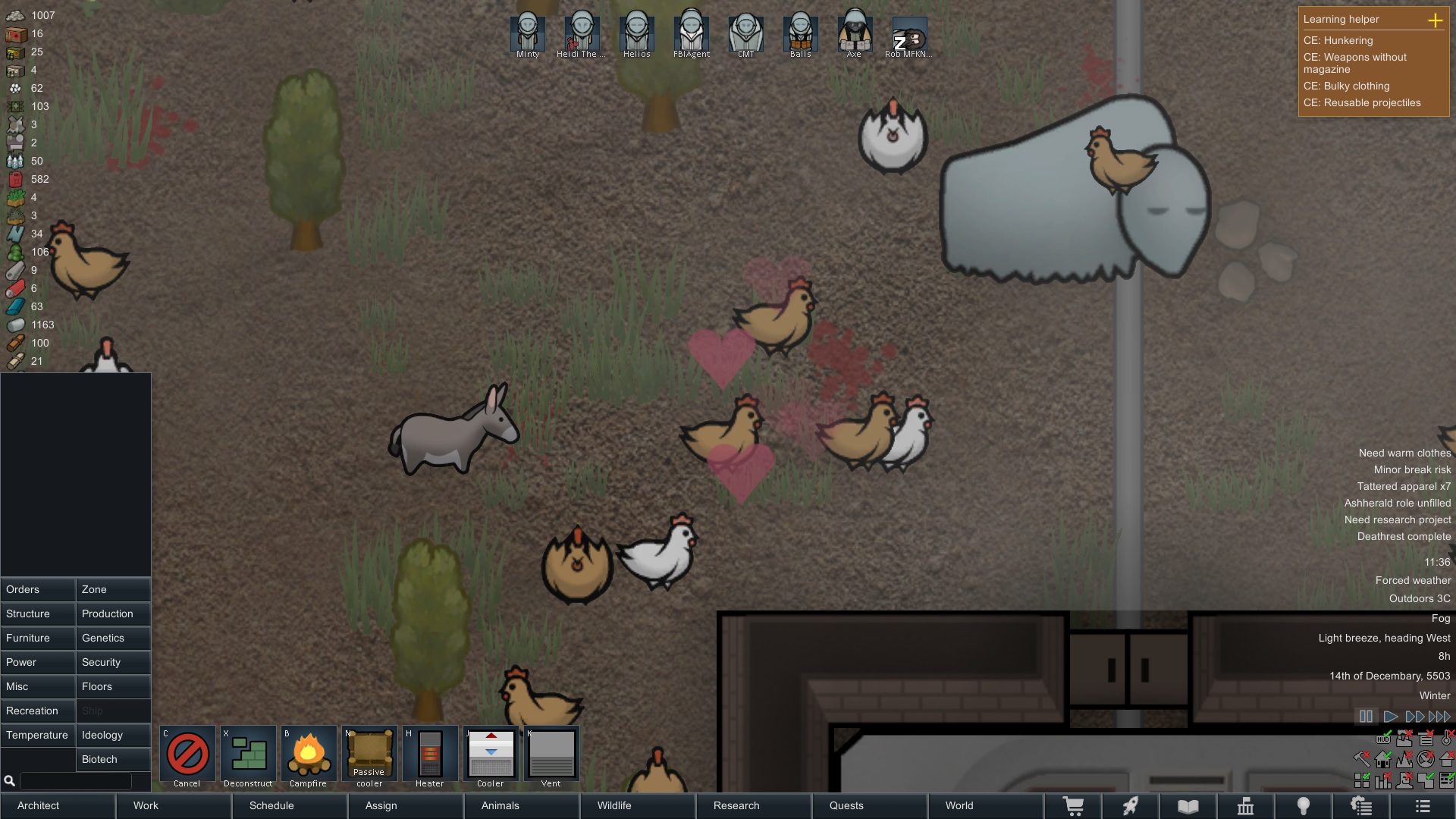Select the Deconstruct tool
The width and height of the screenshot is (1456, 819).
click(x=248, y=755)
